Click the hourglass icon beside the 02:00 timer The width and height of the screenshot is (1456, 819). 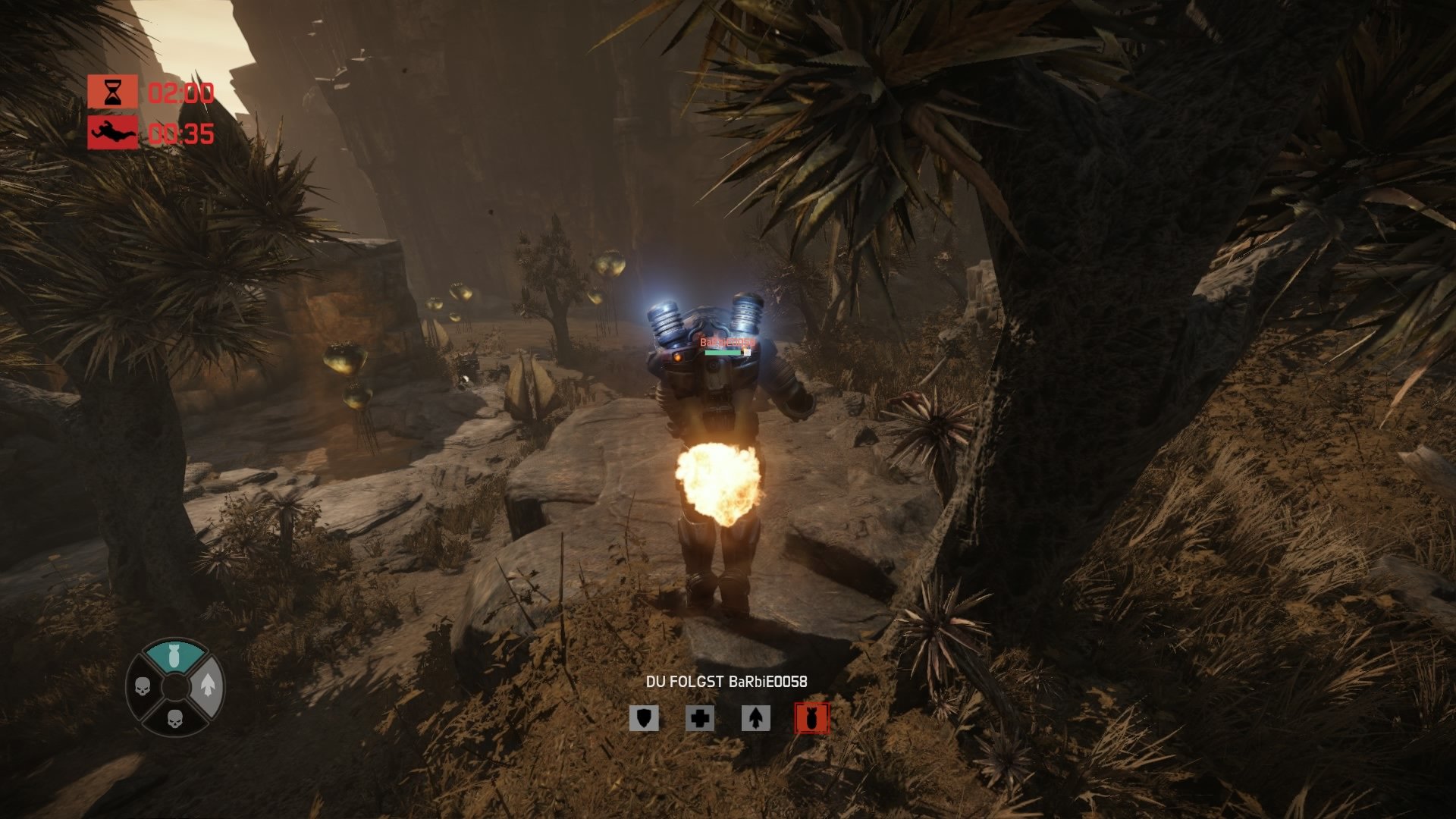tap(112, 93)
